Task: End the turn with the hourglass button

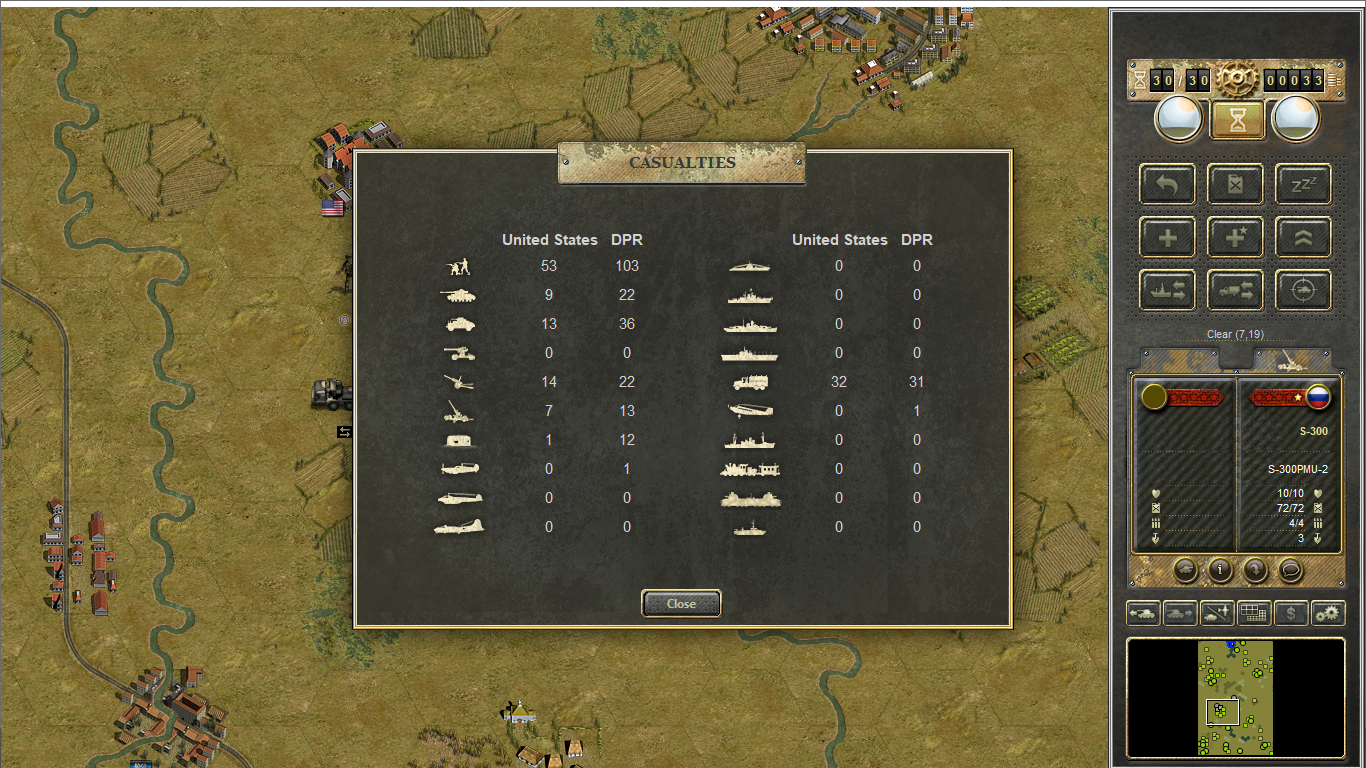Action: (1238, 120)
